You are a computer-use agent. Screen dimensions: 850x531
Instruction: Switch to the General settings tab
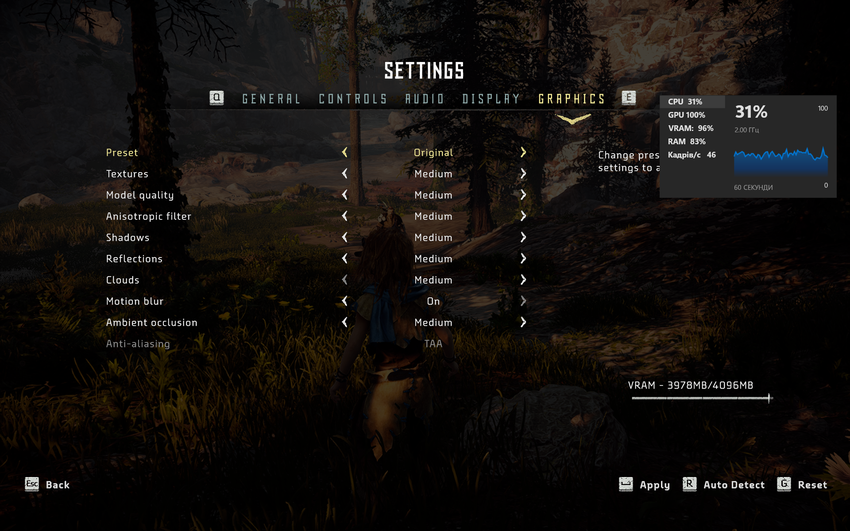271,99
